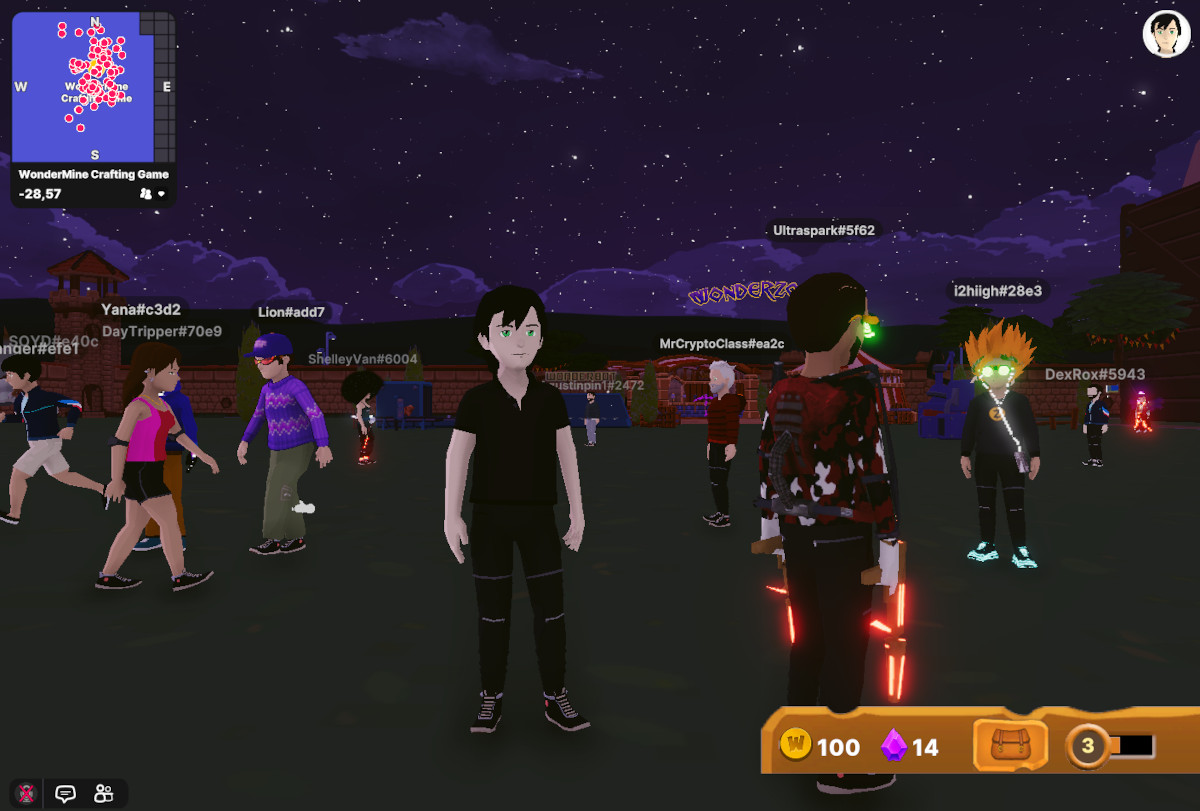
Task: Toggle the muted microphone icon
Action: pos(27,794)
